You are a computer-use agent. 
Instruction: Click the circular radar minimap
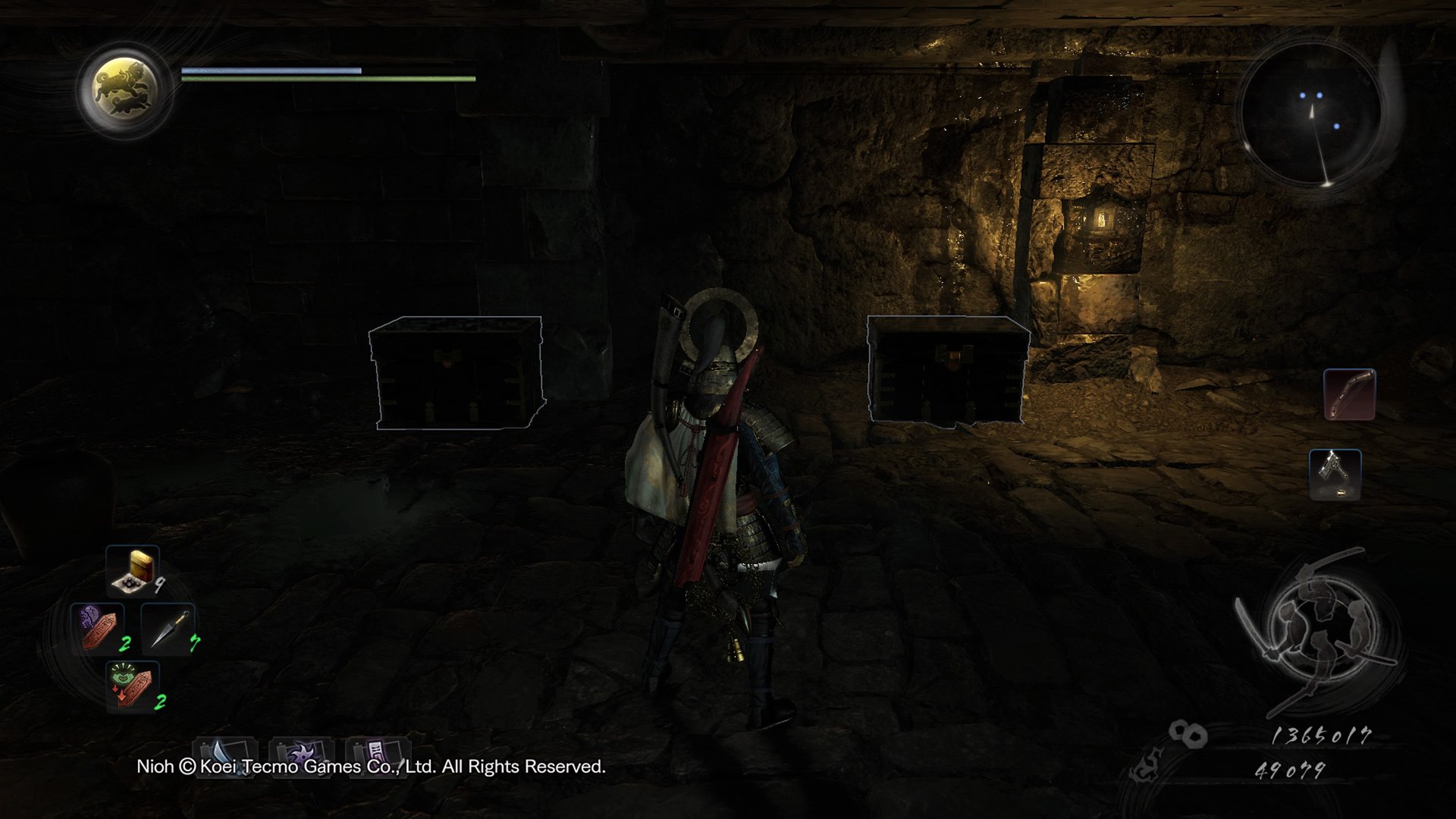pos(1312,115)
